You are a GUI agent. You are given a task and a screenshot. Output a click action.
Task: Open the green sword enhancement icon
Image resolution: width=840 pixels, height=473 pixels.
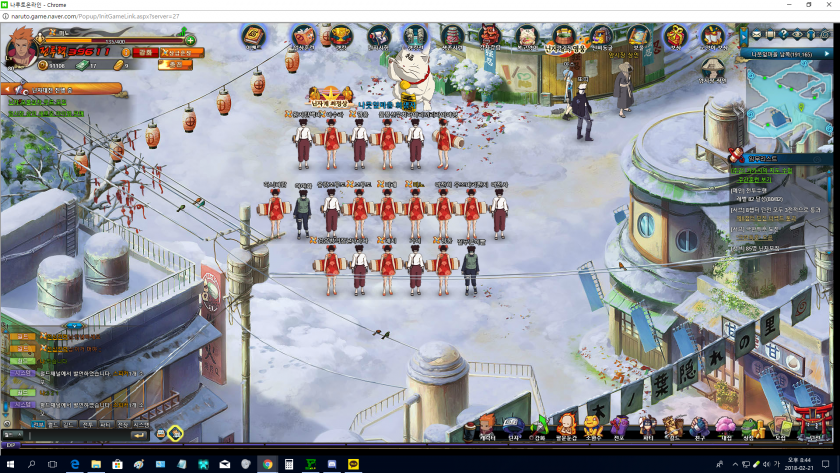(540, 424)
